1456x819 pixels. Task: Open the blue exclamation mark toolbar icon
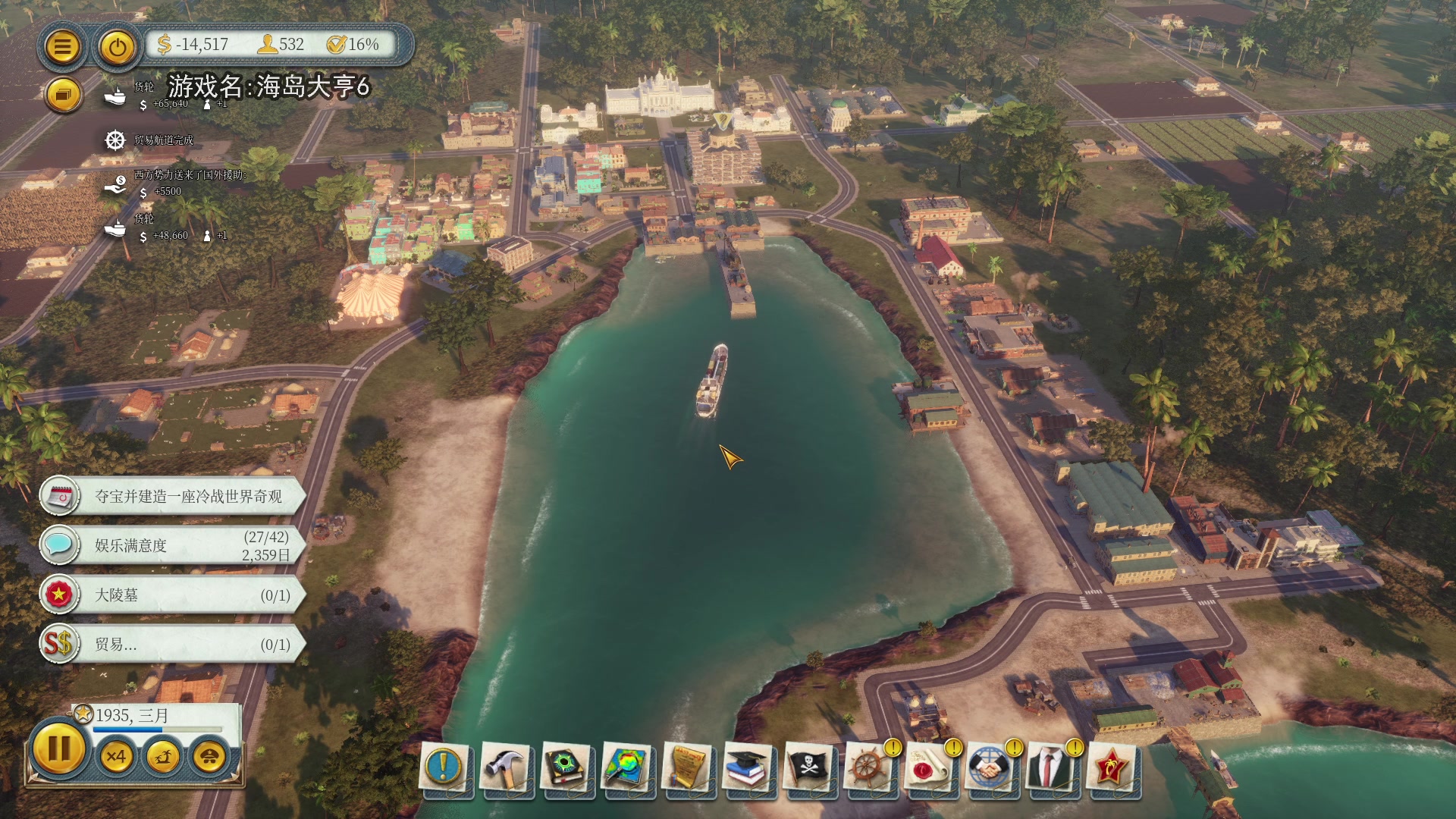click(x=444, y=767)
